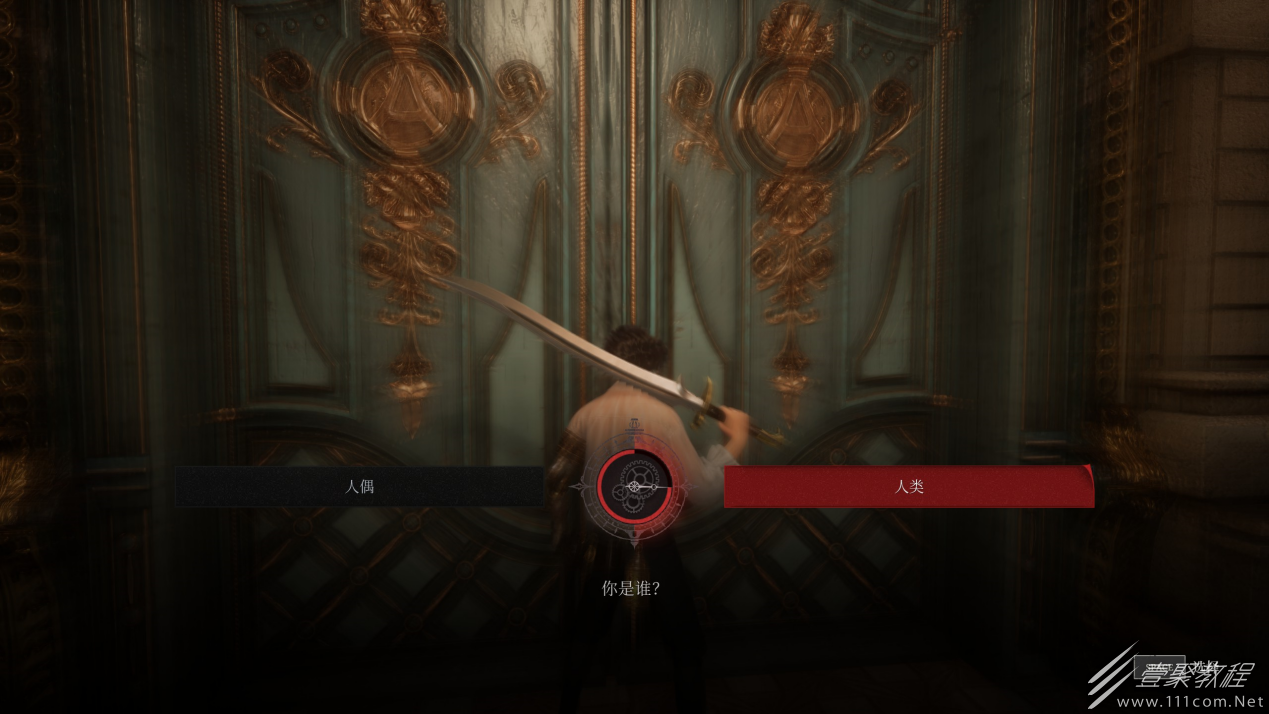Image resolution: width=1269 pixels, height=714 pixels.
Task: Choose the 人偶 (Puppet) dialogue answer
Action: [360, 487]
